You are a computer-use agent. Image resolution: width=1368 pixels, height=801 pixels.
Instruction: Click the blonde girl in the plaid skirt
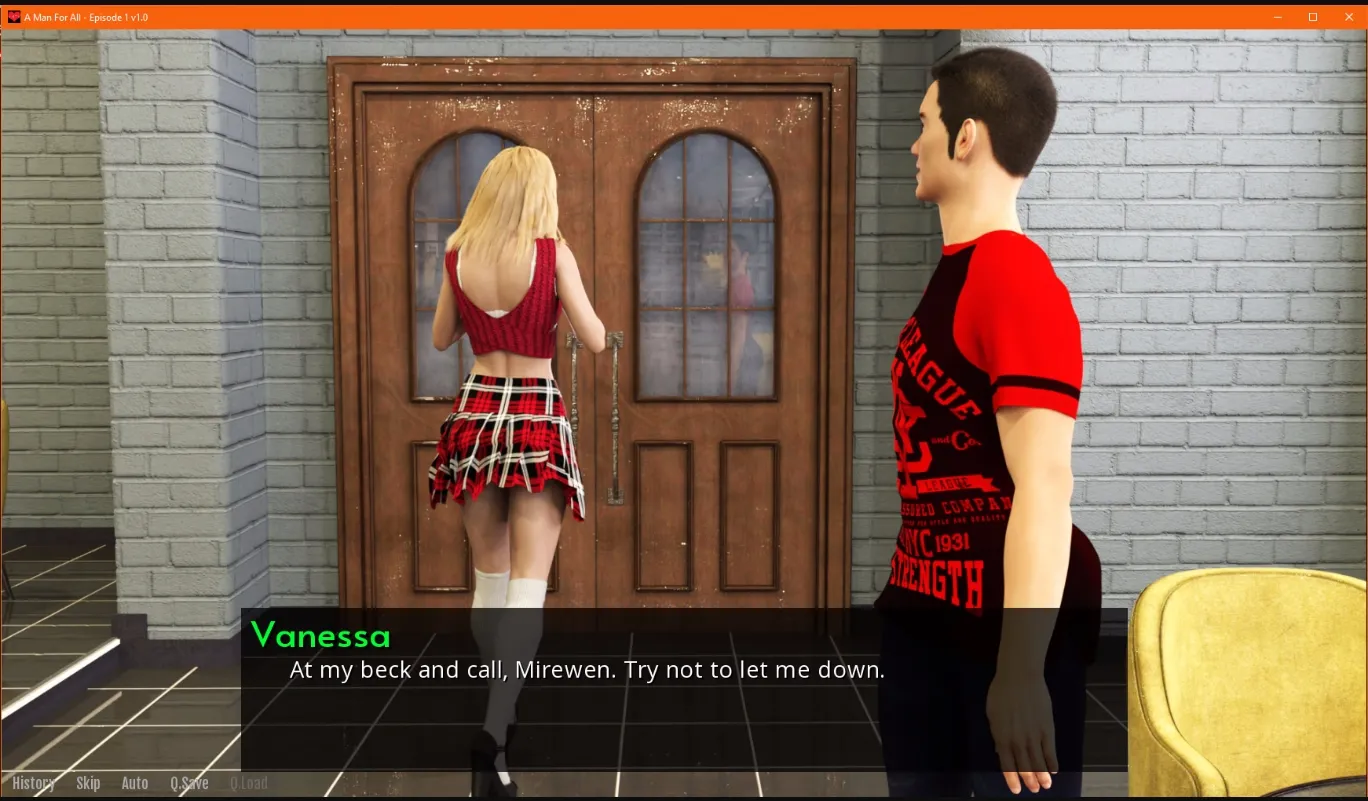[510, 400]
